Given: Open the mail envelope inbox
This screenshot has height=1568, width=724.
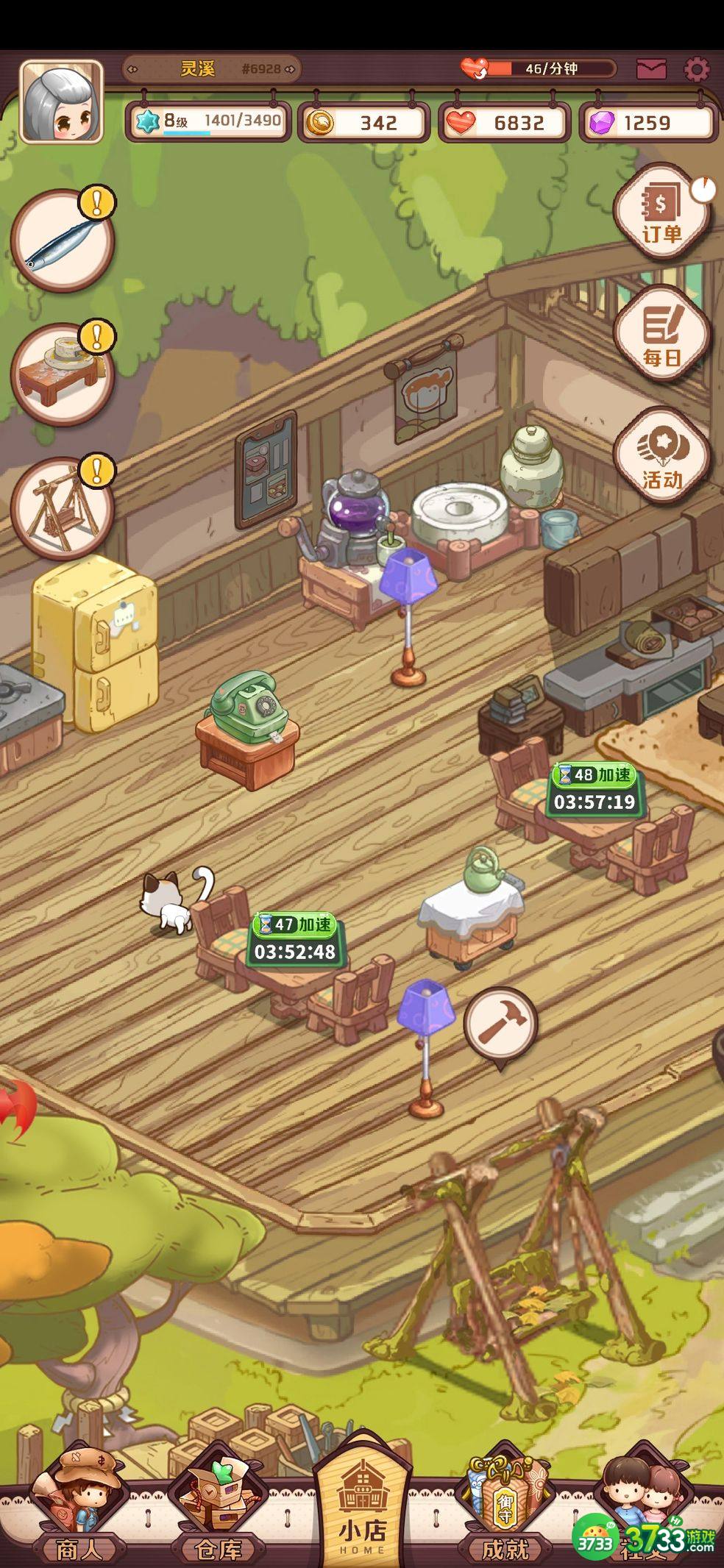Looking at the screenshot, I should click(651, 69).
